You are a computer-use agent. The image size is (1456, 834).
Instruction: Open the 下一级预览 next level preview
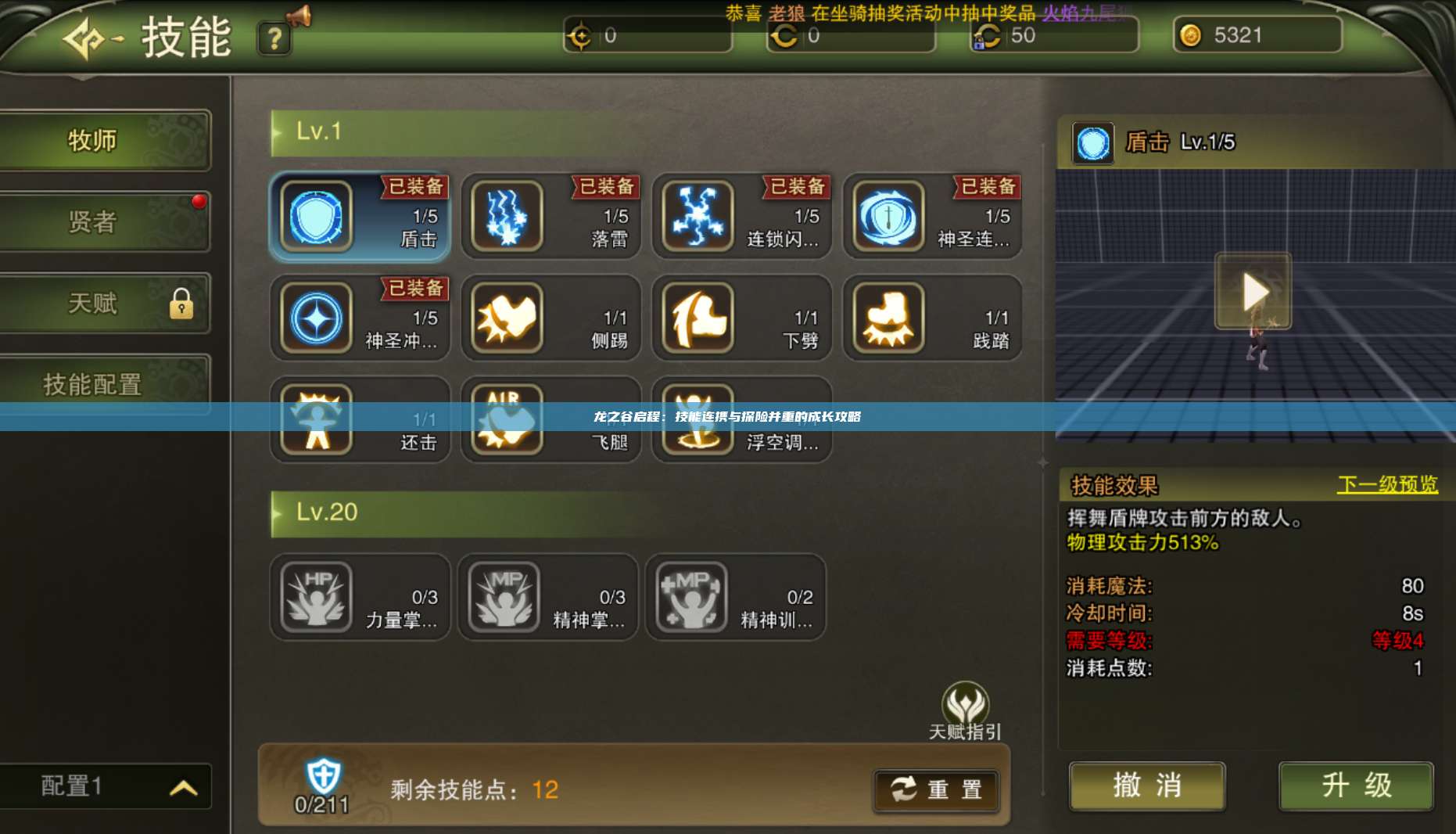1388,485
